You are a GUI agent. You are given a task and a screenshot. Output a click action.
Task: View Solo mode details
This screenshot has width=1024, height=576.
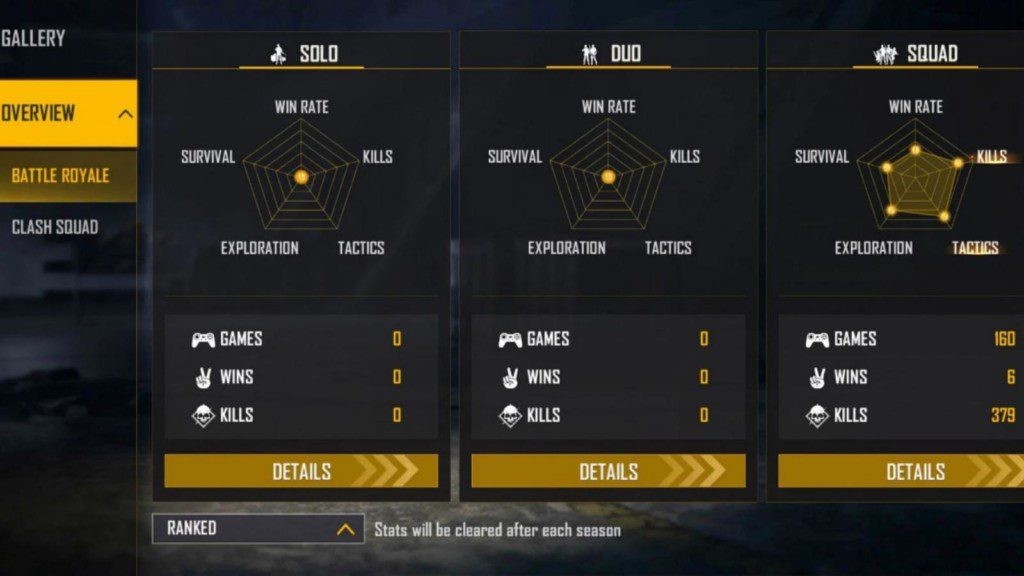[x=301, y=471]
